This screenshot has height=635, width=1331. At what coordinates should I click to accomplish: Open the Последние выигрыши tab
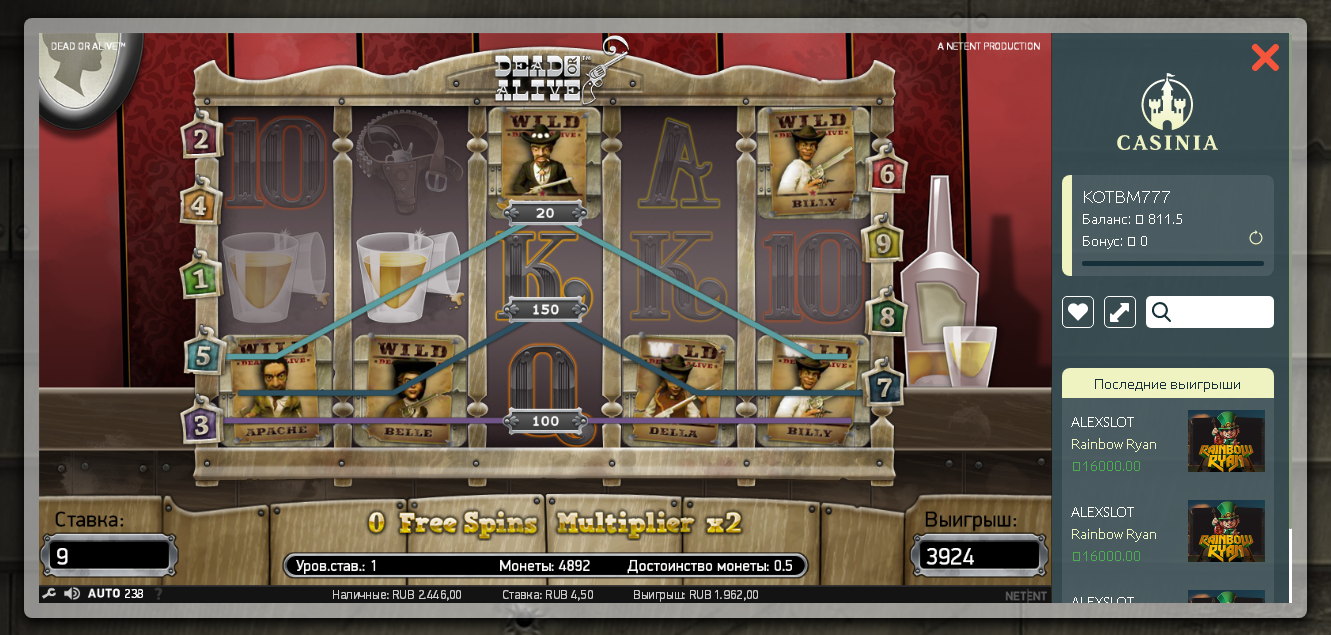pyautogui.click(x=1167, y=384)
